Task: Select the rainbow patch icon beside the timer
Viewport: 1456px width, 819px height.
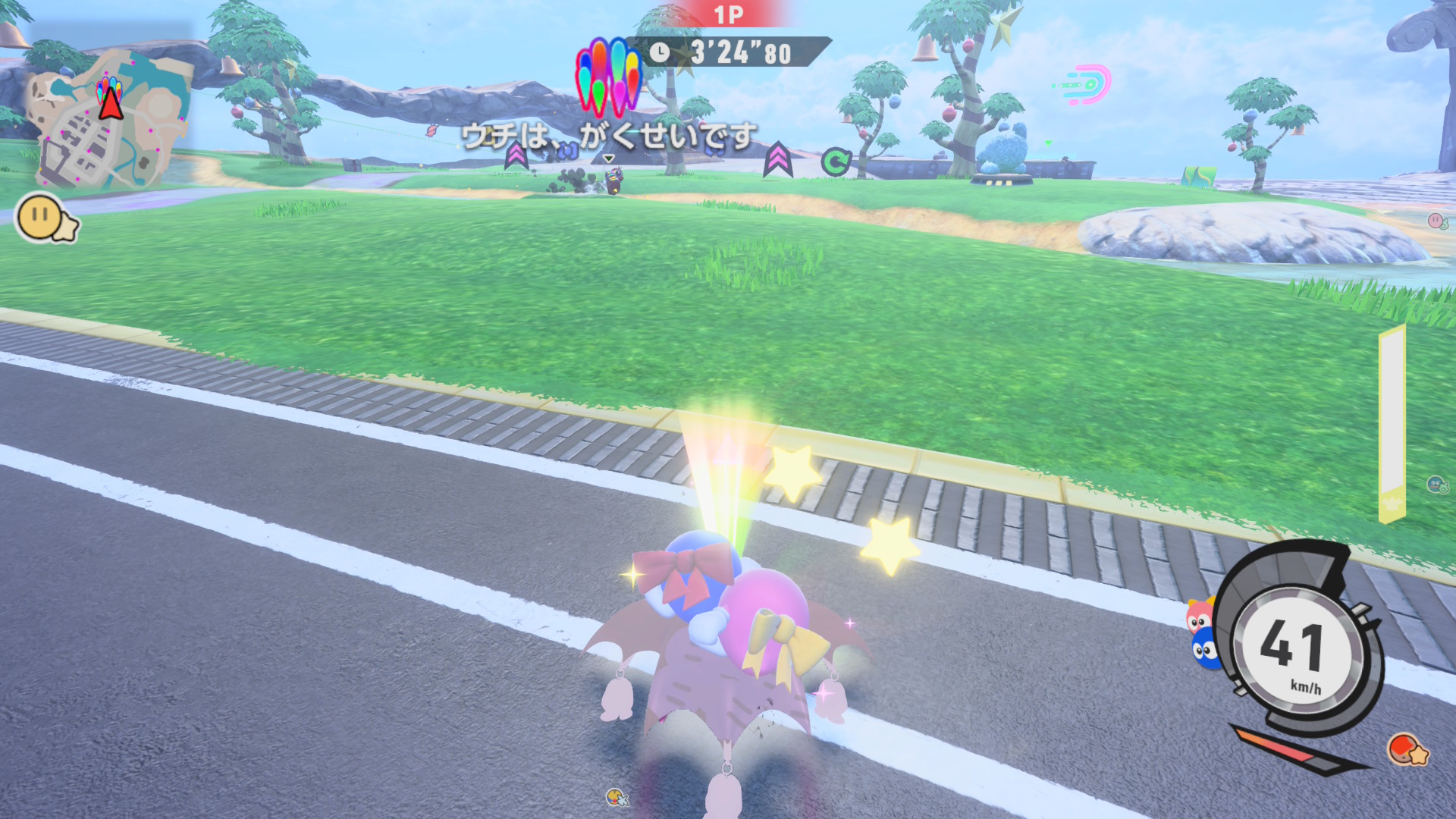Action: coord(608,76)
